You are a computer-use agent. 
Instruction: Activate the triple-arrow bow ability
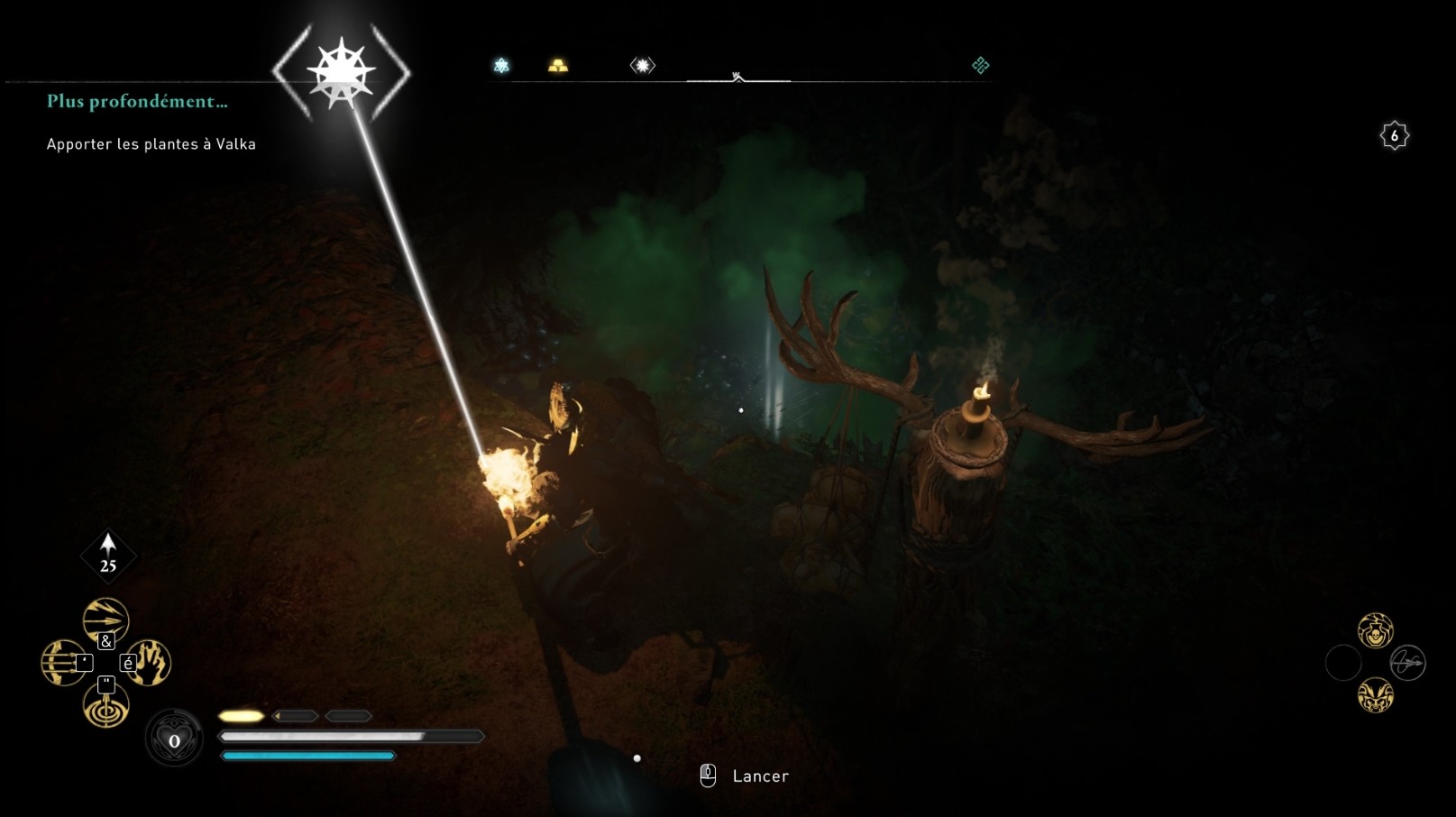(63, 663)
